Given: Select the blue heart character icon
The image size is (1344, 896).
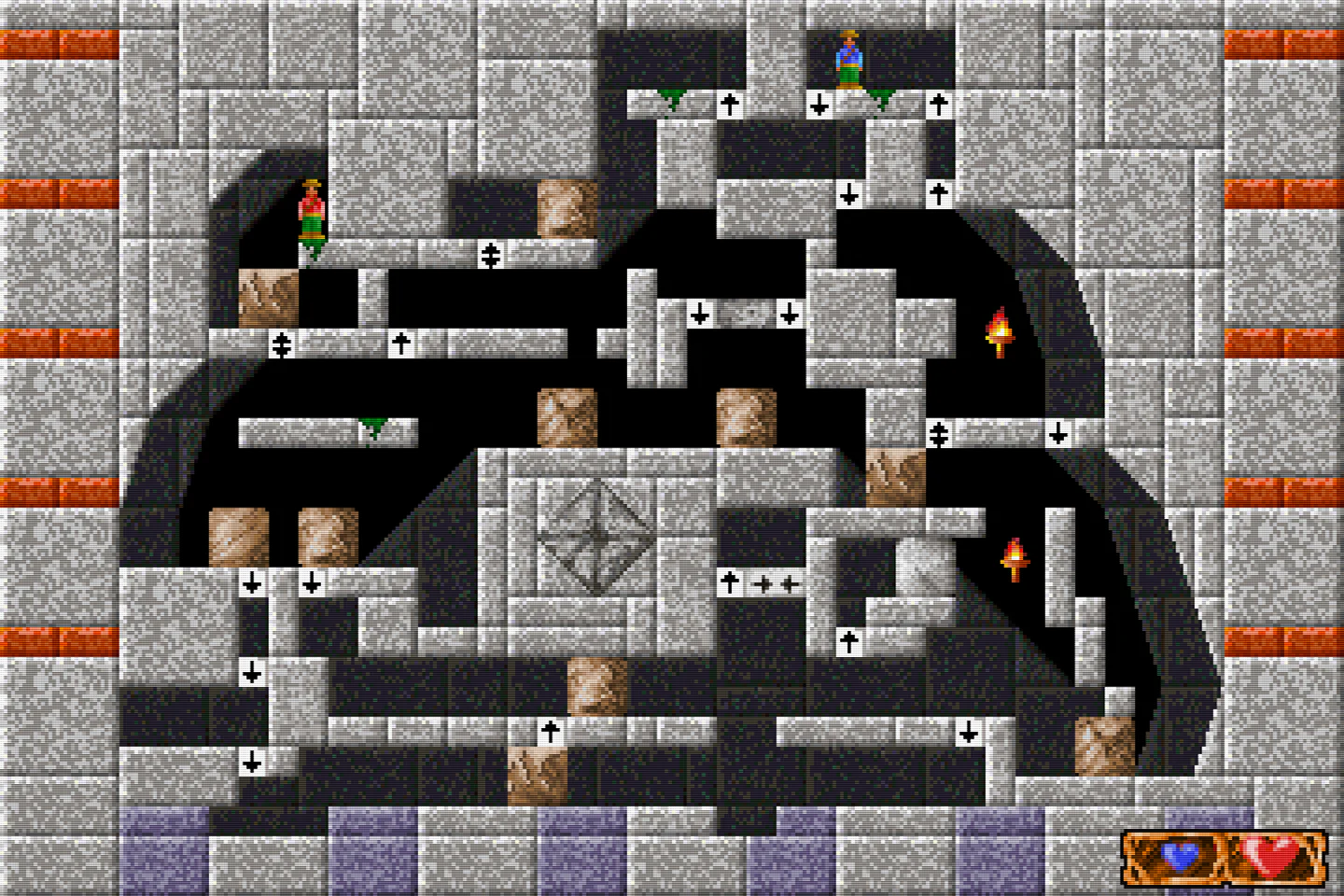Looking at the screenshot, I should pyautogui.click(x=1180, y=855).
